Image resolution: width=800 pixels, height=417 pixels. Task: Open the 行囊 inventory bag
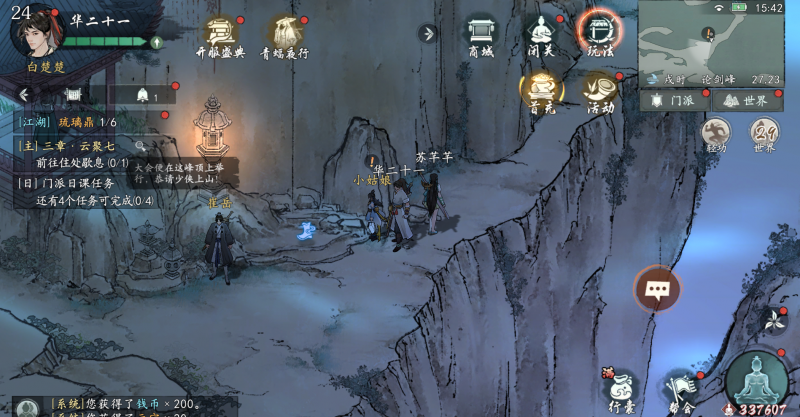pyautogui.click(x=622, y=390)
